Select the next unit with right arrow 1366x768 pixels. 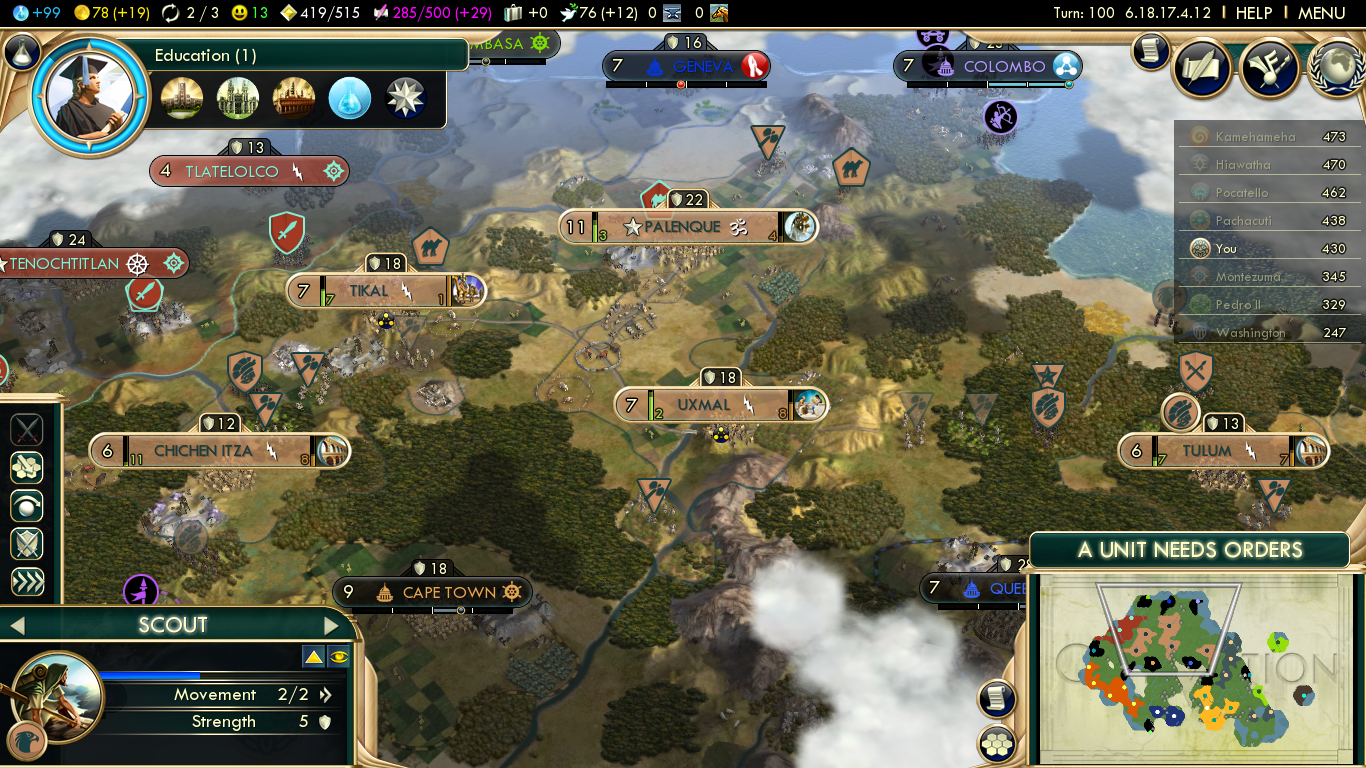coord(332,626)
